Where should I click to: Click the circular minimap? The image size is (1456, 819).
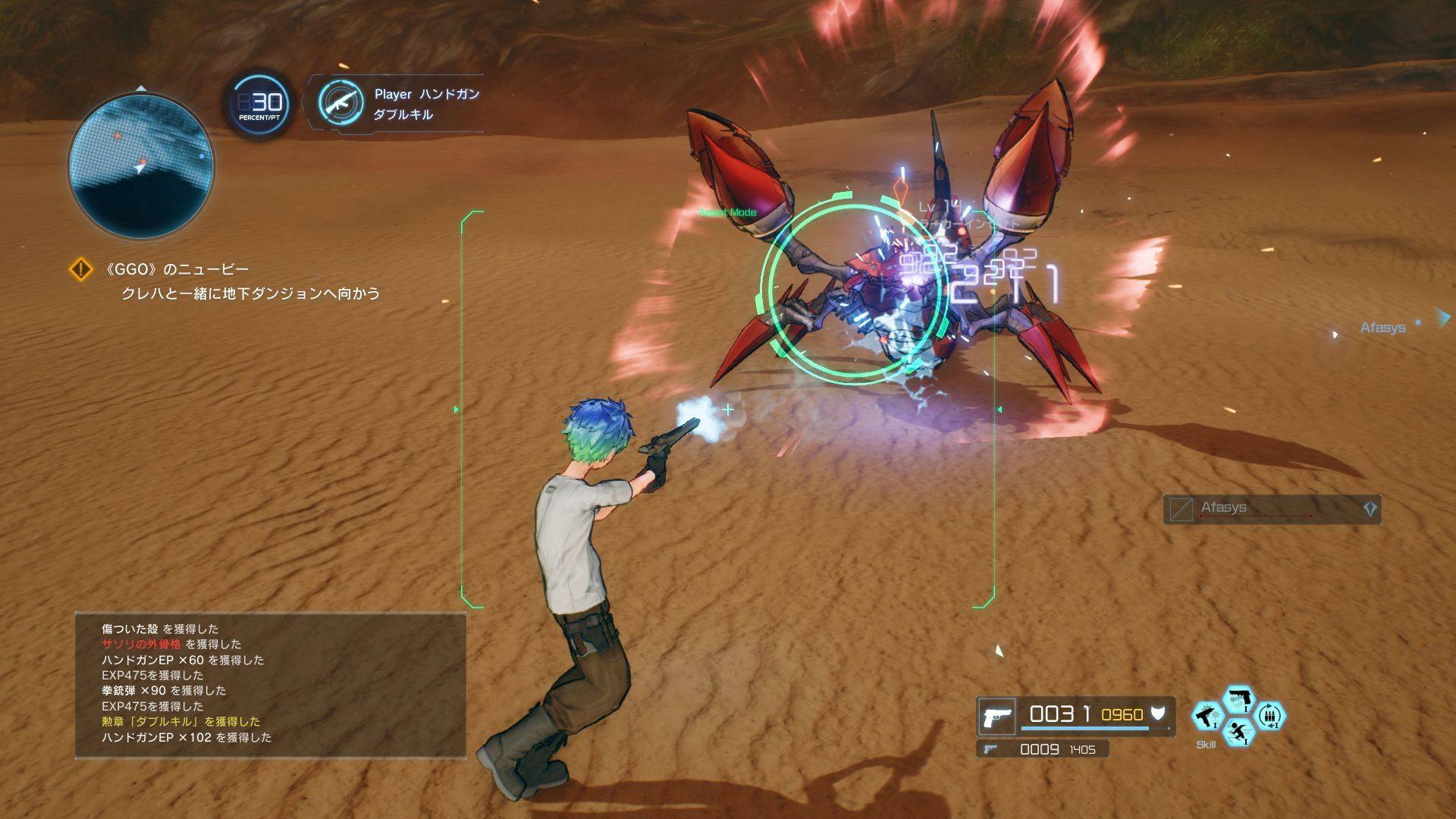tap(141, 165)
